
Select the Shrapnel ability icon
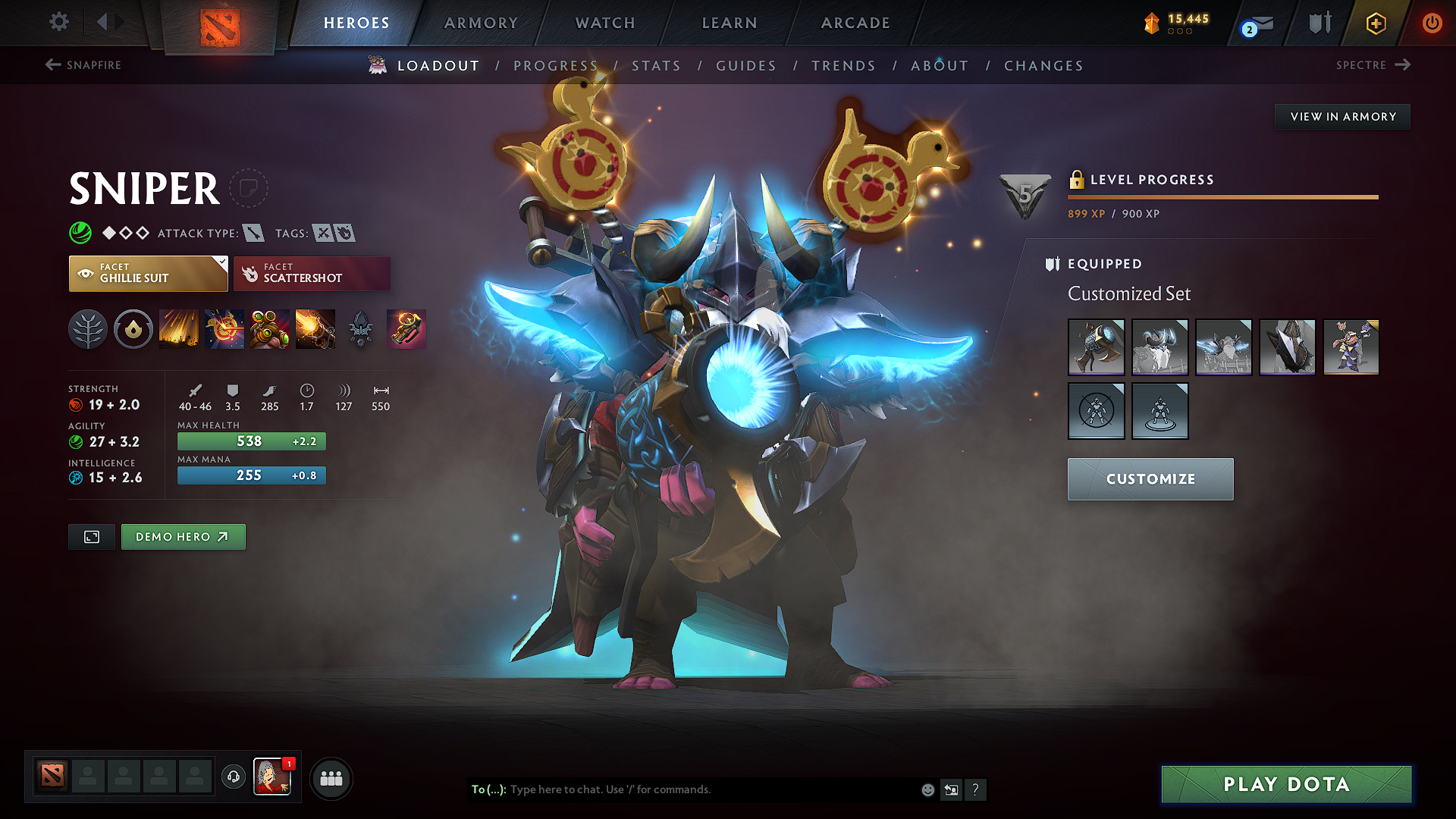click(180, 328)
